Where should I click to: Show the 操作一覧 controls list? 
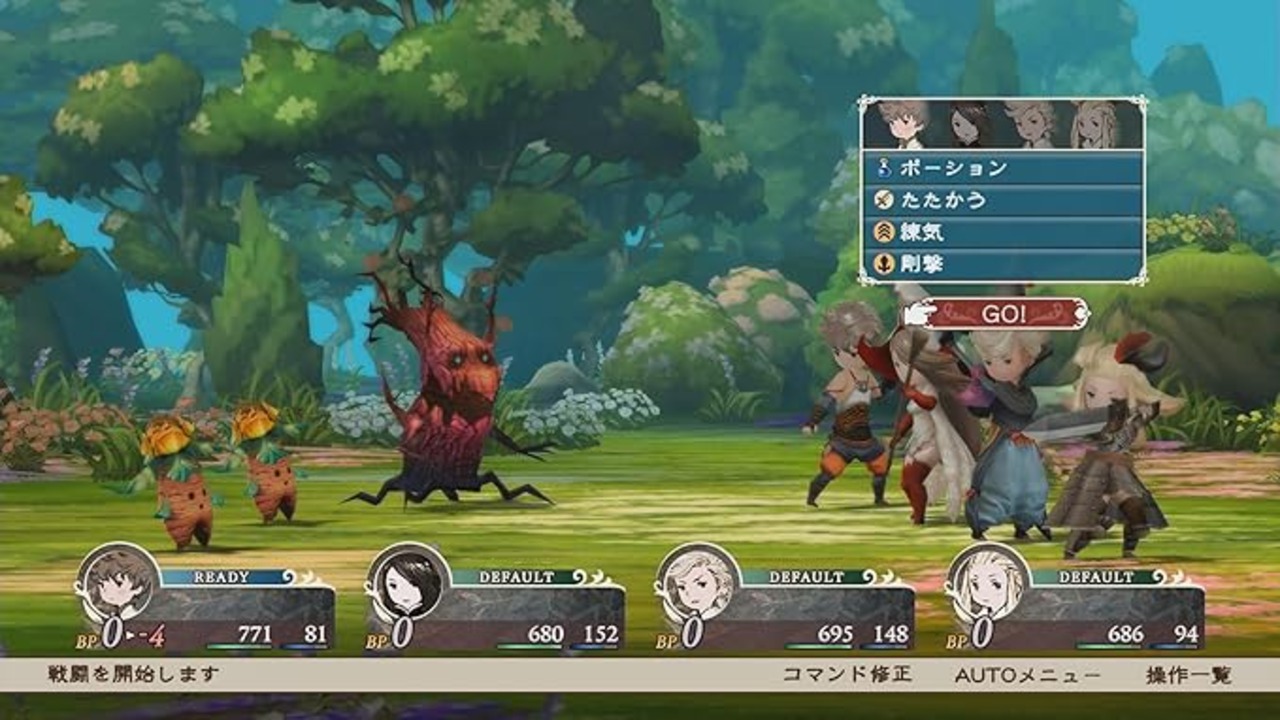pos(1189,675)
